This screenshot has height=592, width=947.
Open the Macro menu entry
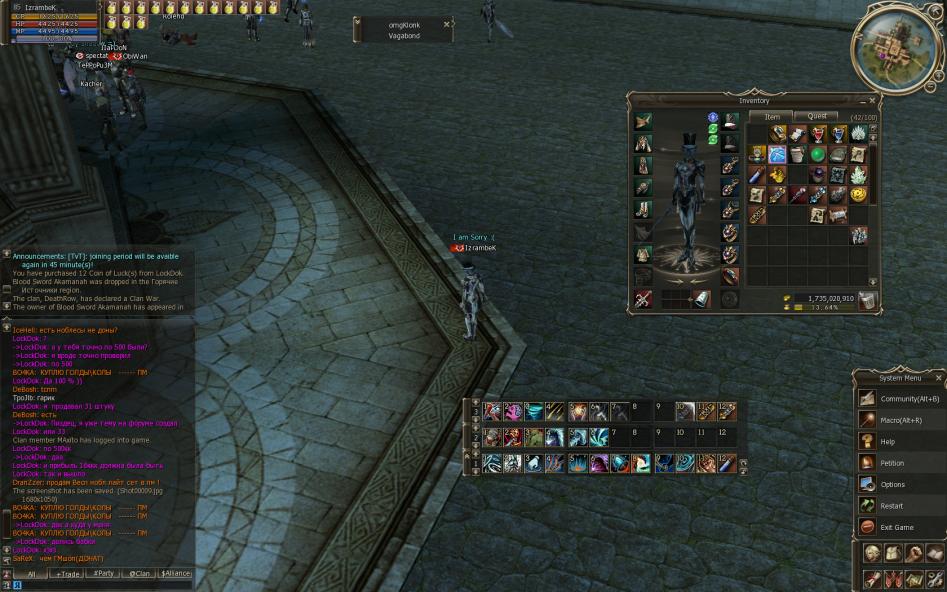pyautogui.click(x=899, y=420)
